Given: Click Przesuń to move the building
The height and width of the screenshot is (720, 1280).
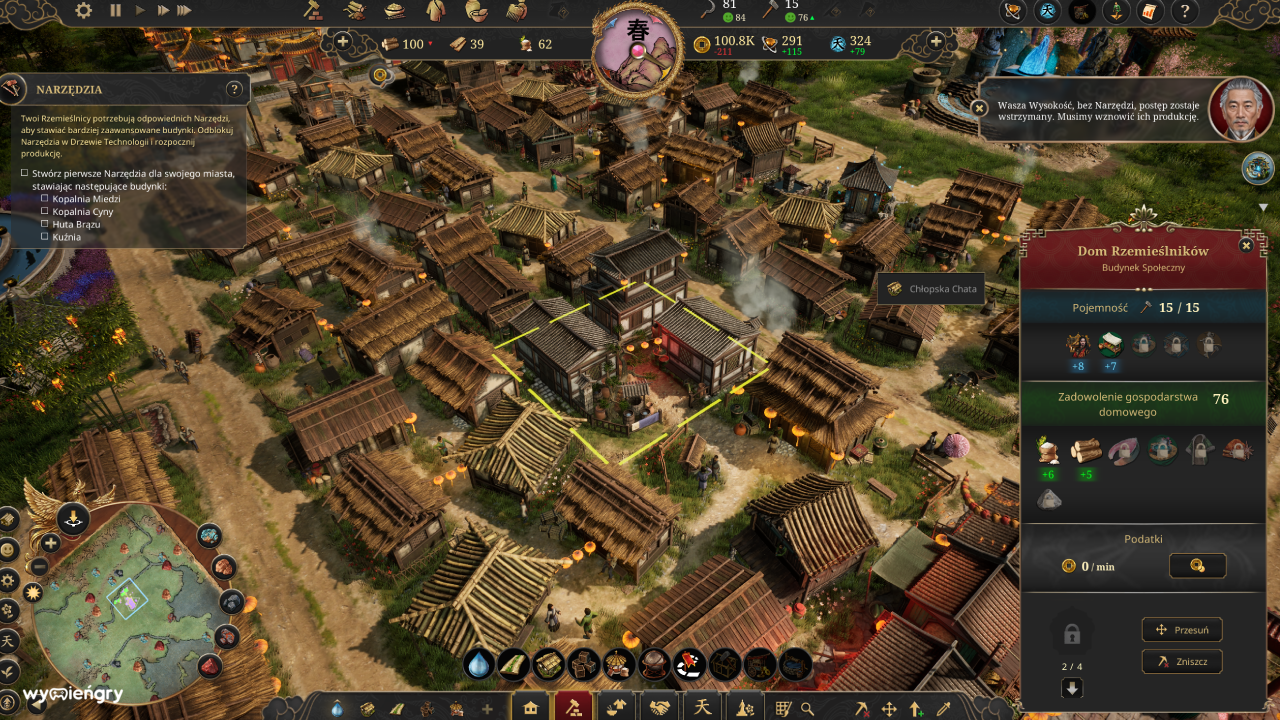Looking at the screenshot, I should coord(1180,629).
